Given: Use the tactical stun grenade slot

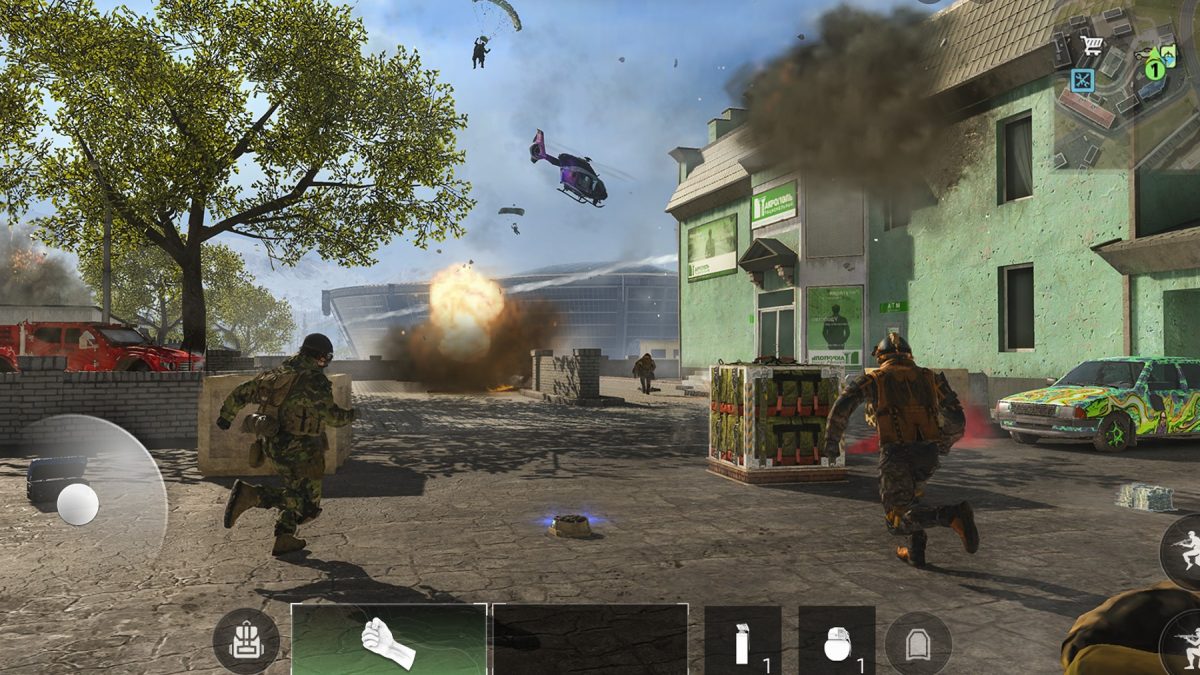Looking at the screenshot, I should 742,641.
